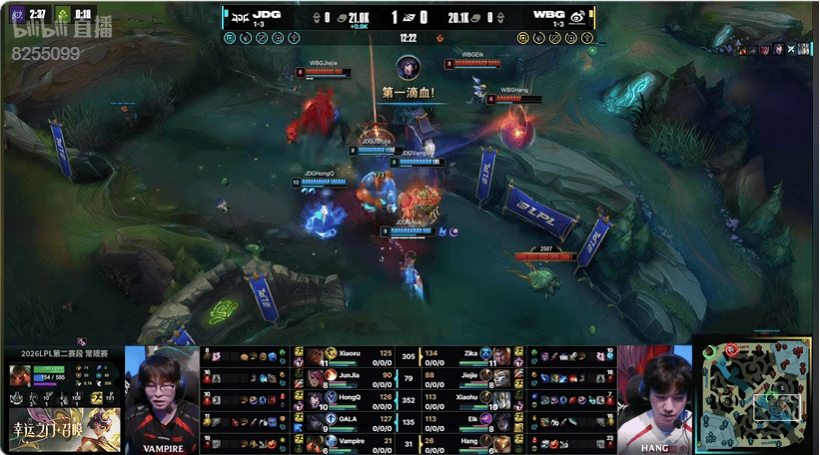The image size is (820, 455).
Task: Select JunJia's scoreboard row
Action: point(345,377)
